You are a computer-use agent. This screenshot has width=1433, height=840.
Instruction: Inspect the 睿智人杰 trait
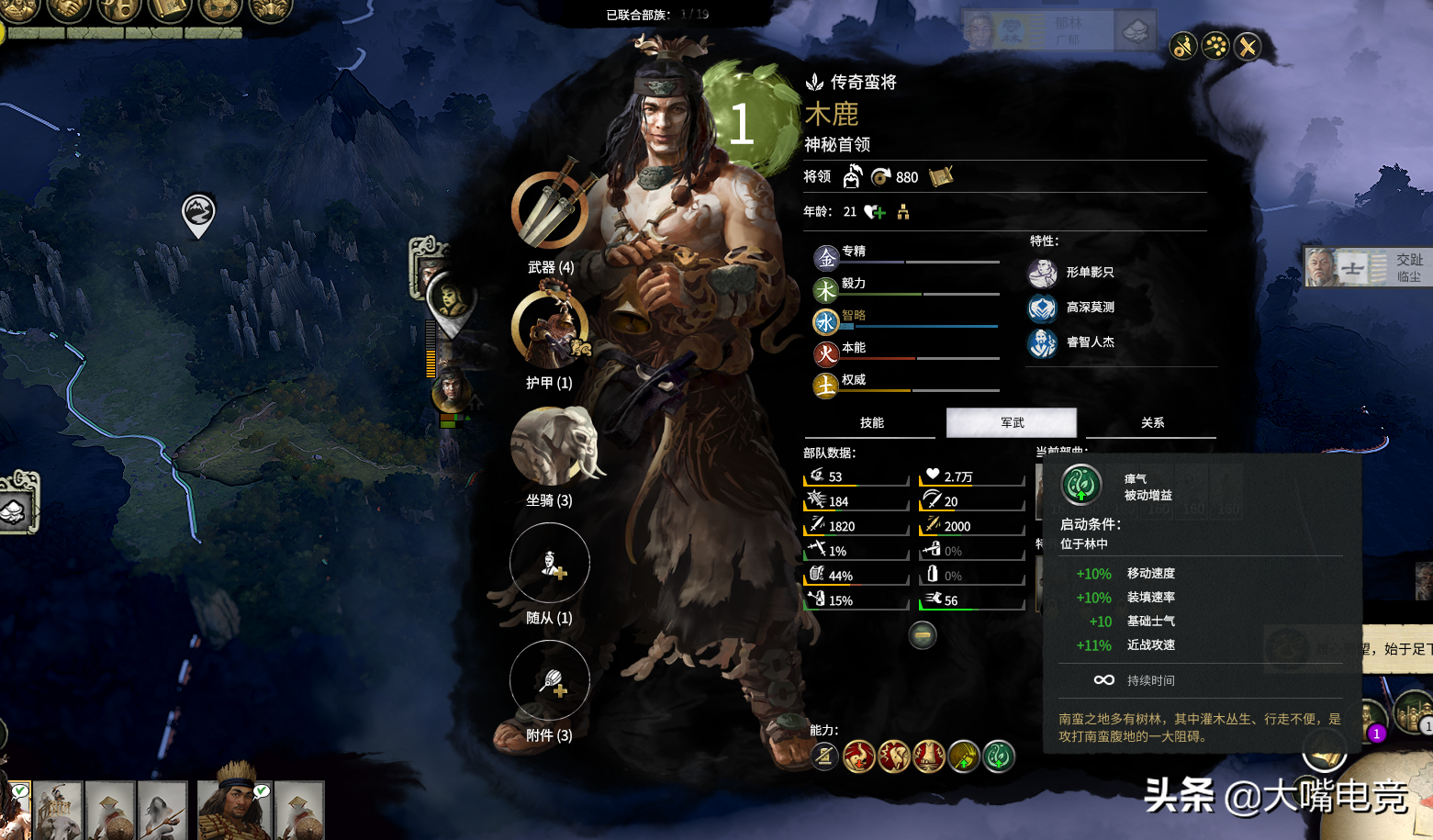pos(1043,342)
